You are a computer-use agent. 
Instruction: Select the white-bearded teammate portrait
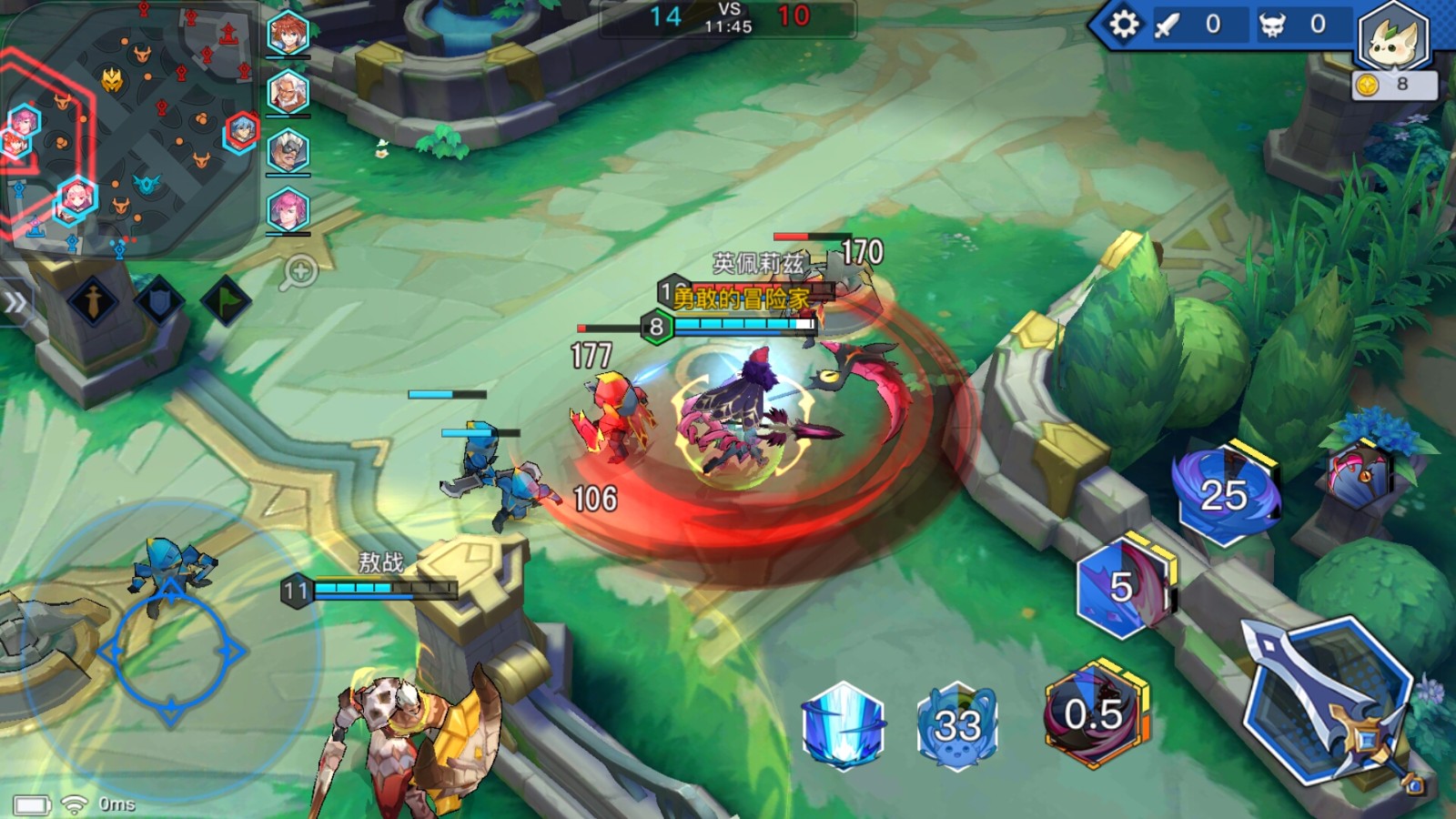(288, 92)
